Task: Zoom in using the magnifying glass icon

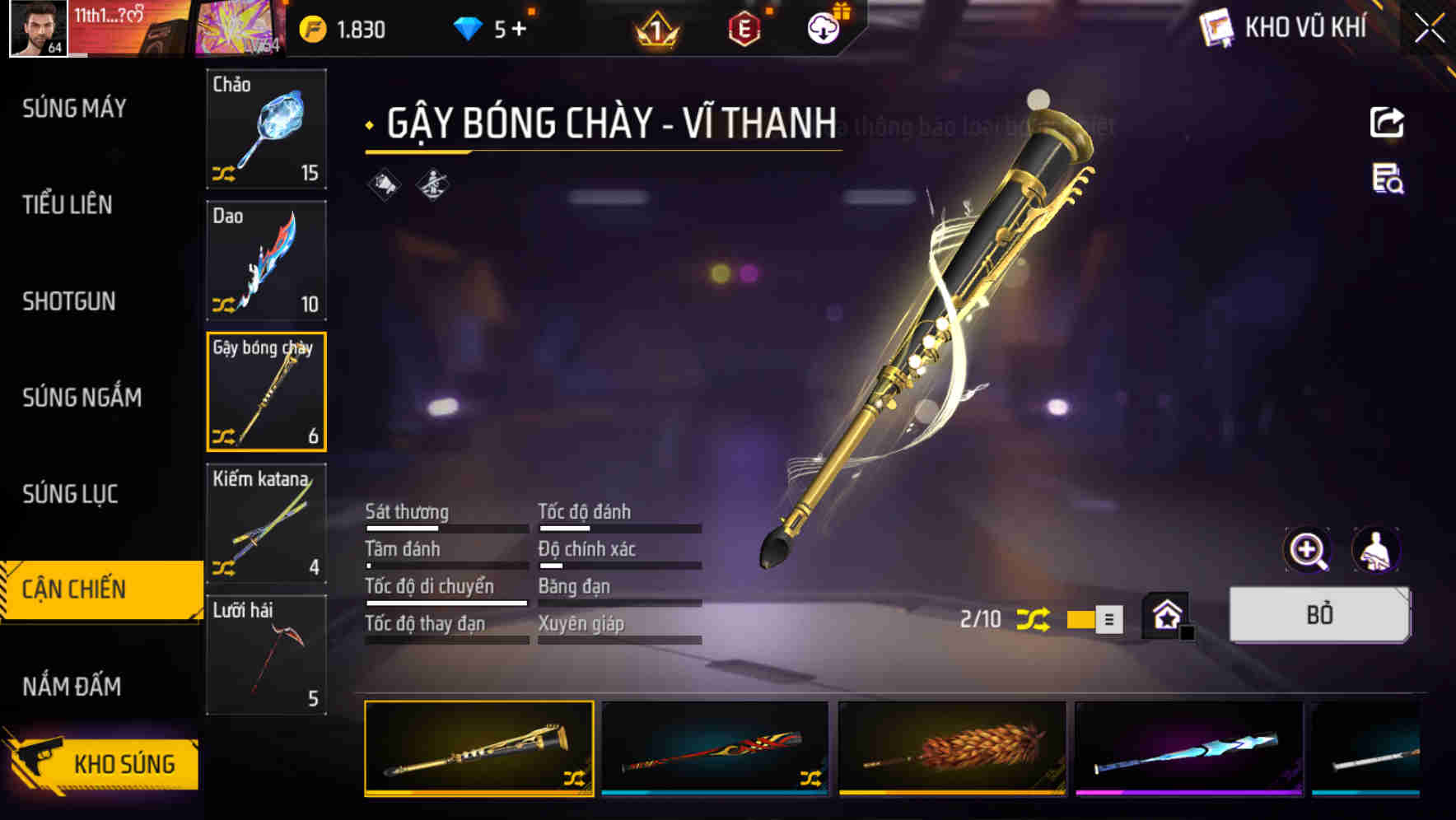Action: (1308, 550)
